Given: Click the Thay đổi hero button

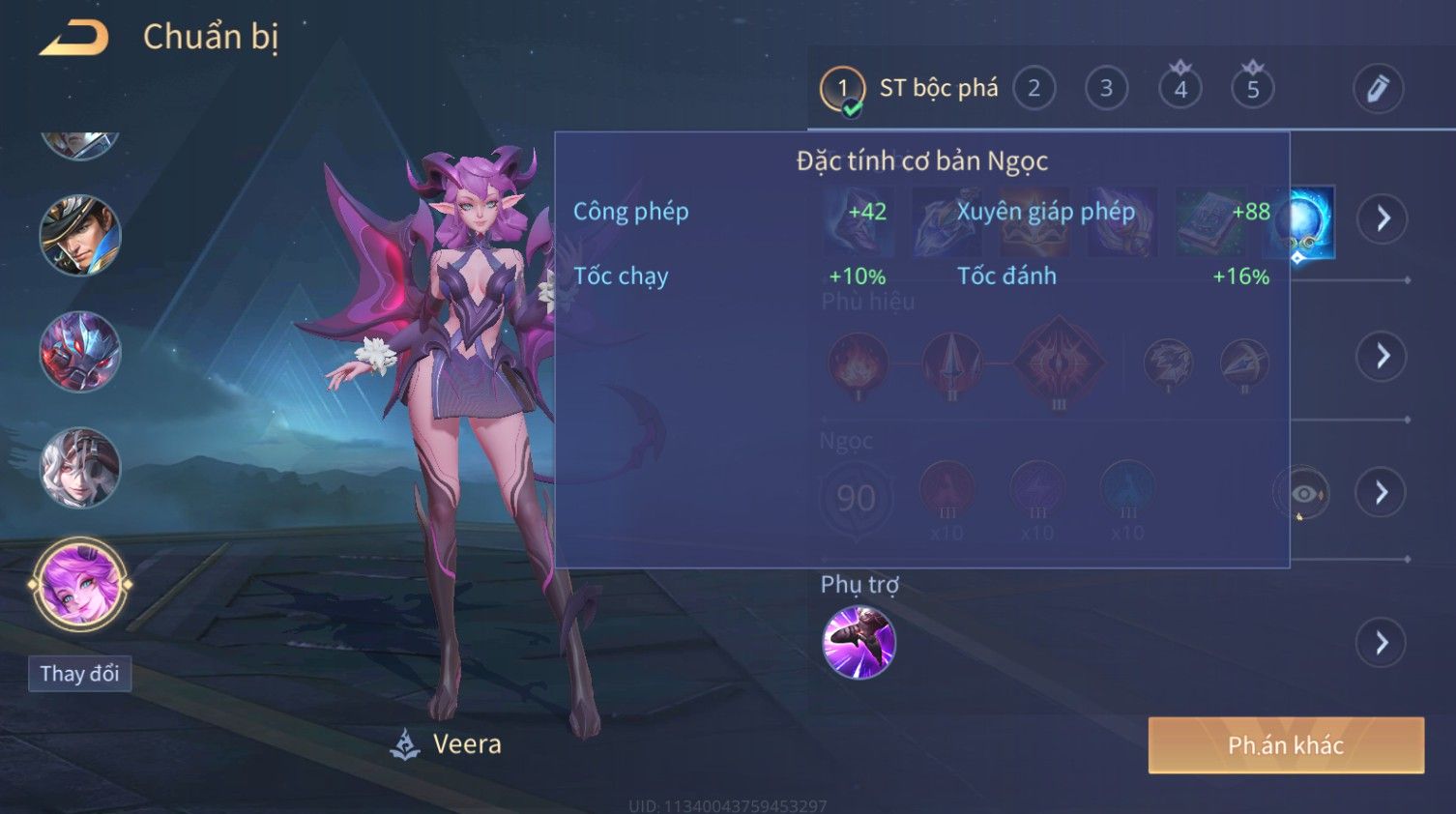Looking at the screenshot, I should [79, 674].
